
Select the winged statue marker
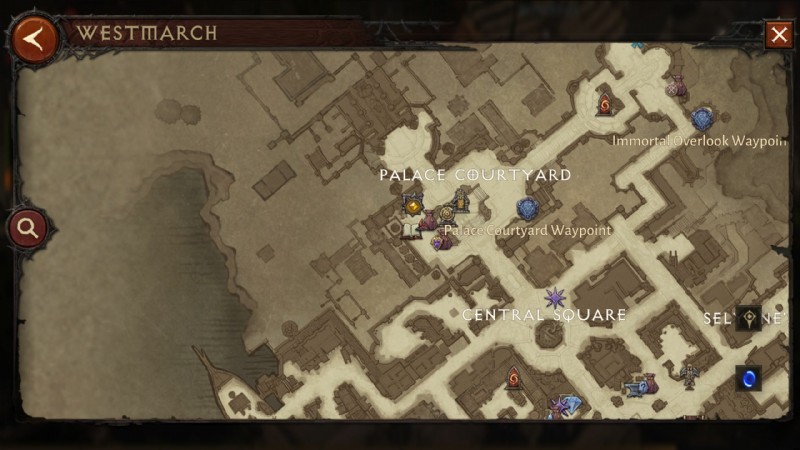pyautogui.click(x=689, y=375)
